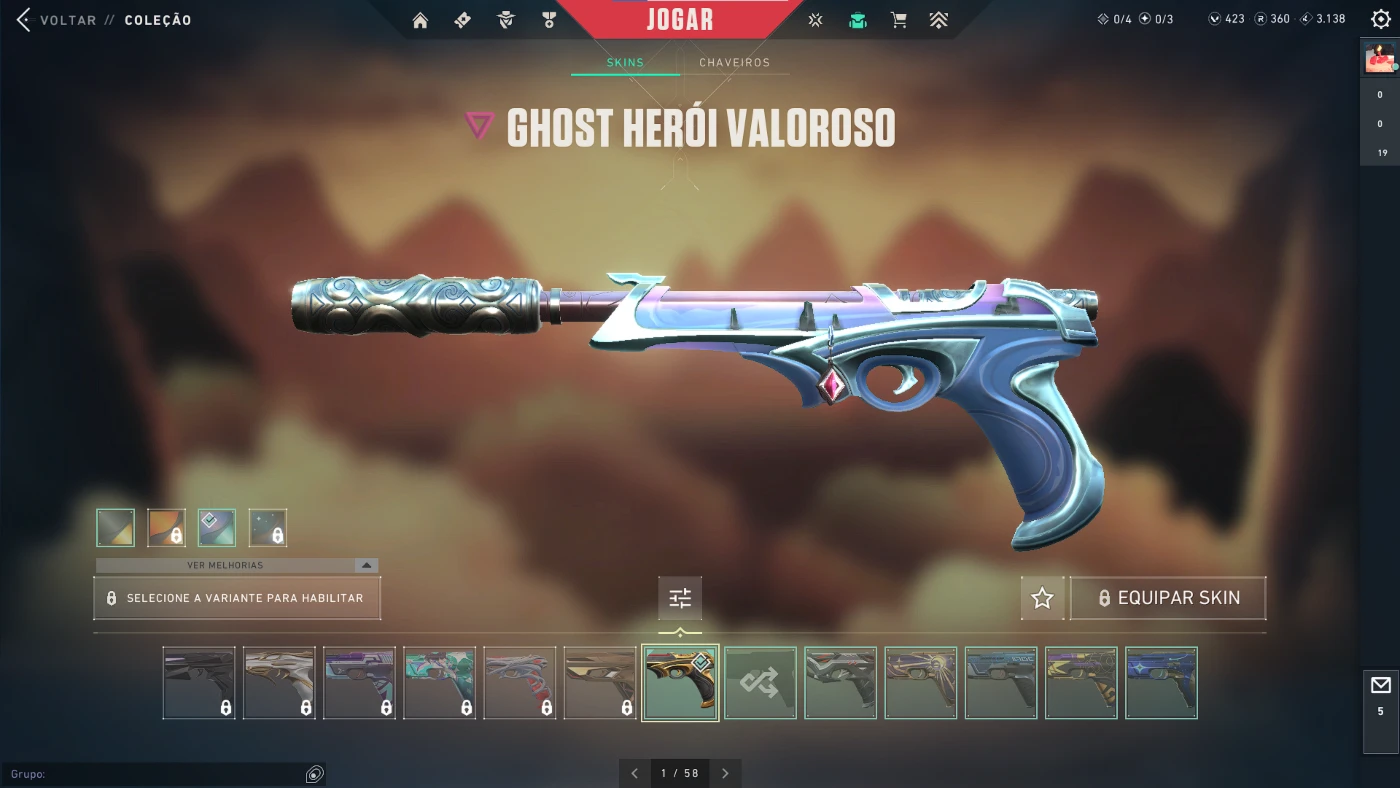Screen dimensions: 1400x788
Task: Switch to the Chaveiros tab
Action: (734, 63)
